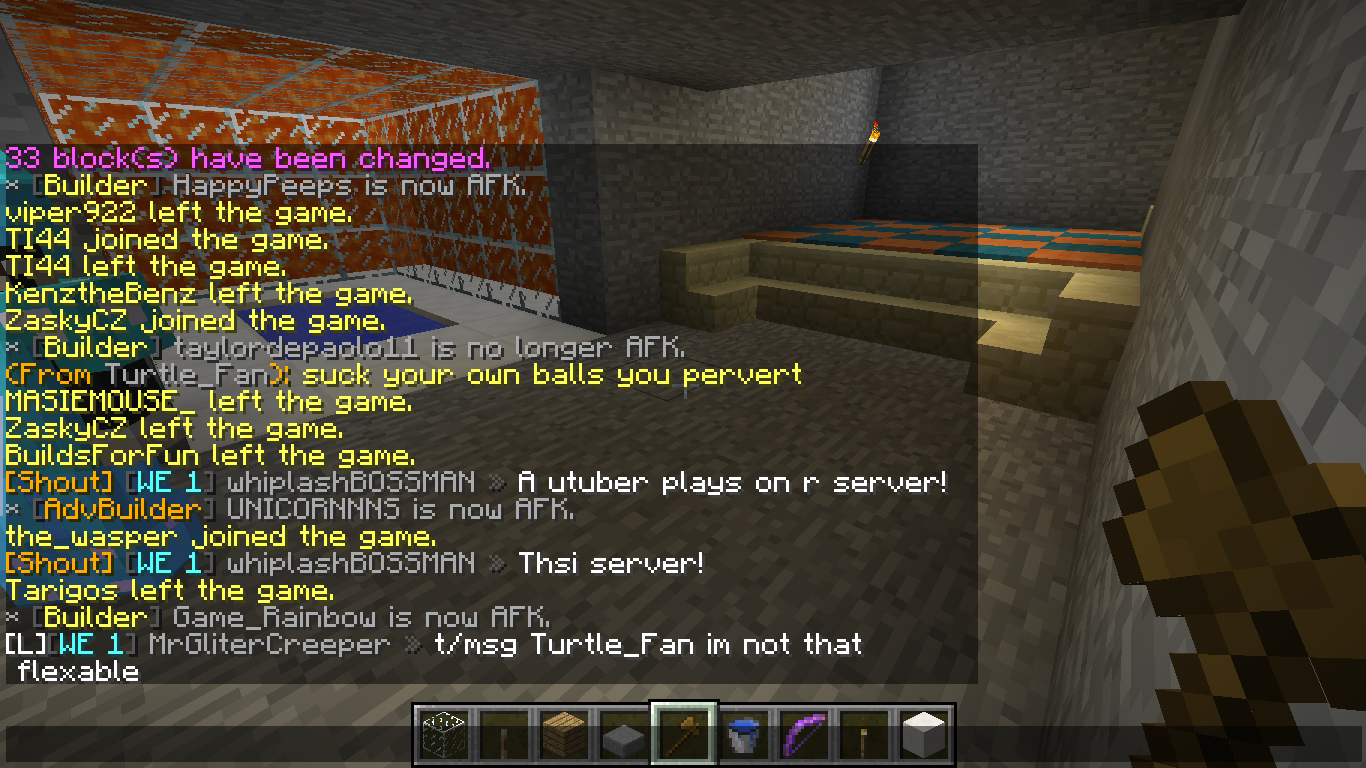Select the stone slab hotbar slot
Image resolution: width=1366 pixels, height=768 pixels.
[624, 735]
